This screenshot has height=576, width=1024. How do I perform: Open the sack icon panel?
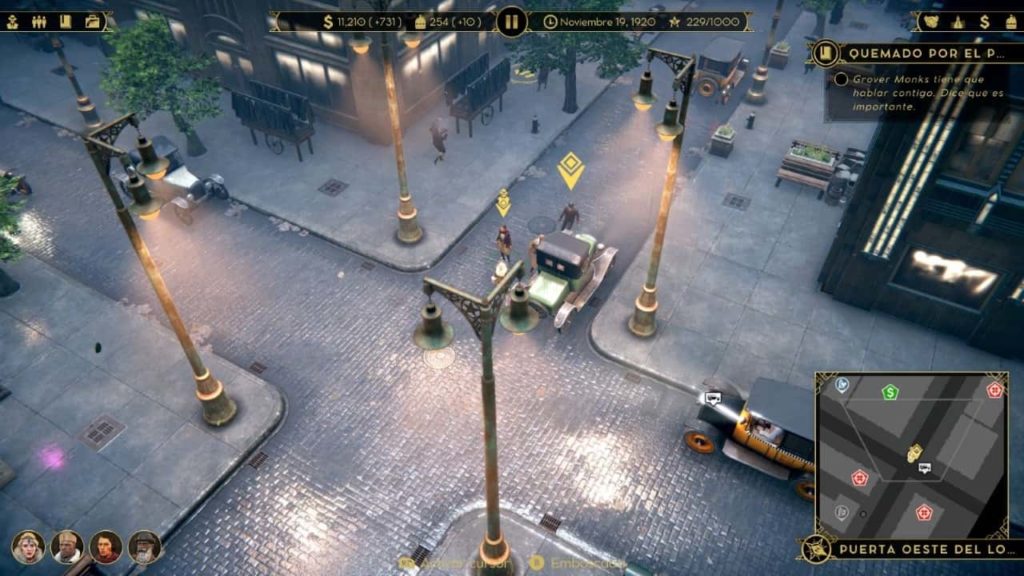[x=1010, y=21]
